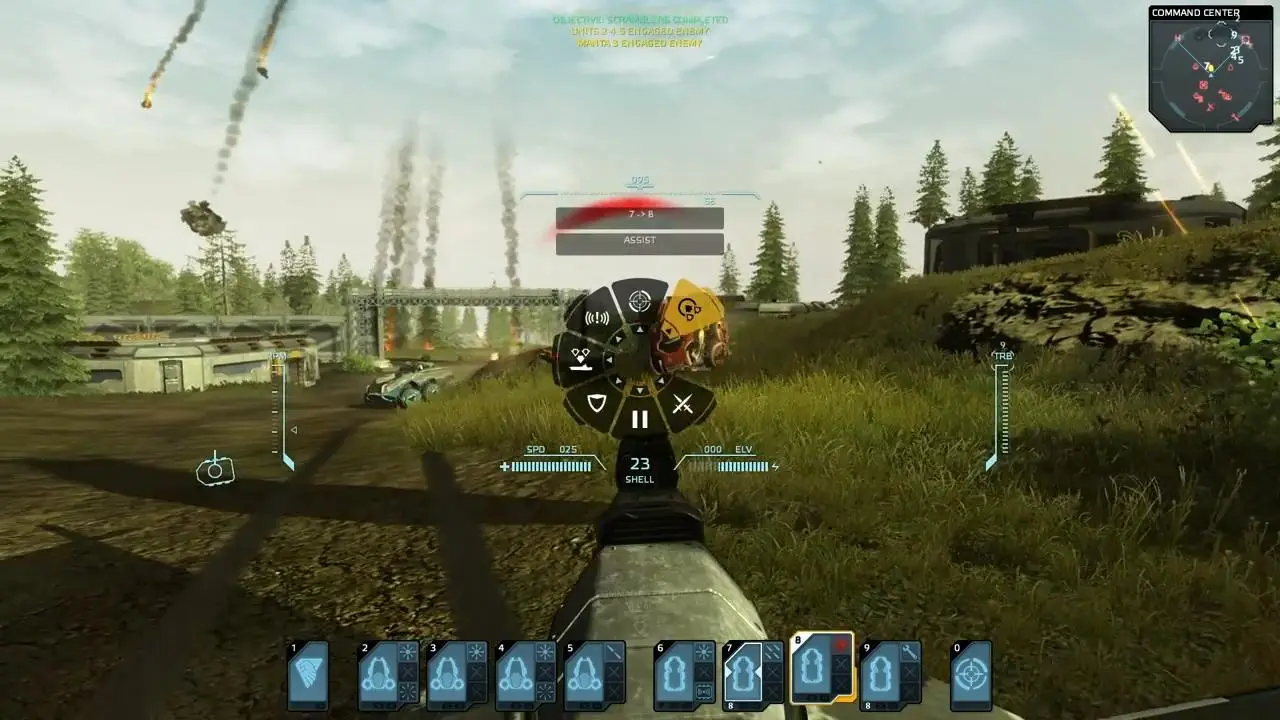The height and width of the screenshot is (720, 1280).
Task: Select unit card 1 with wing emblem
Action: [x=308, y=676]
